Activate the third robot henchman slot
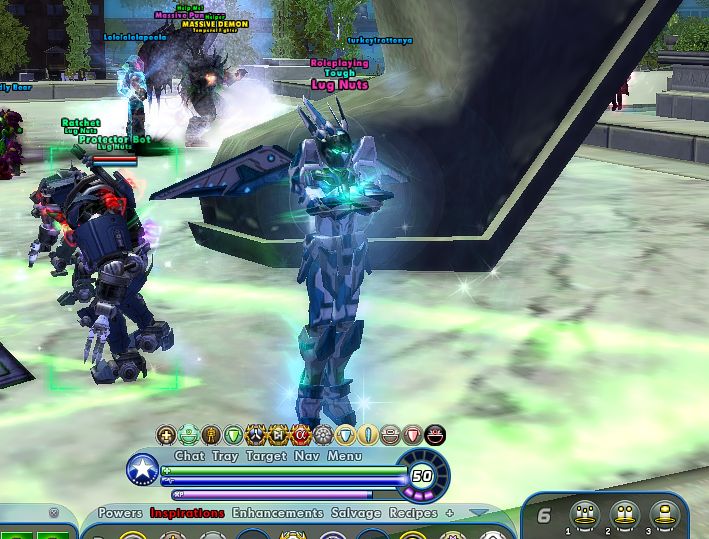The image size is (709, 539). point(662,515)
